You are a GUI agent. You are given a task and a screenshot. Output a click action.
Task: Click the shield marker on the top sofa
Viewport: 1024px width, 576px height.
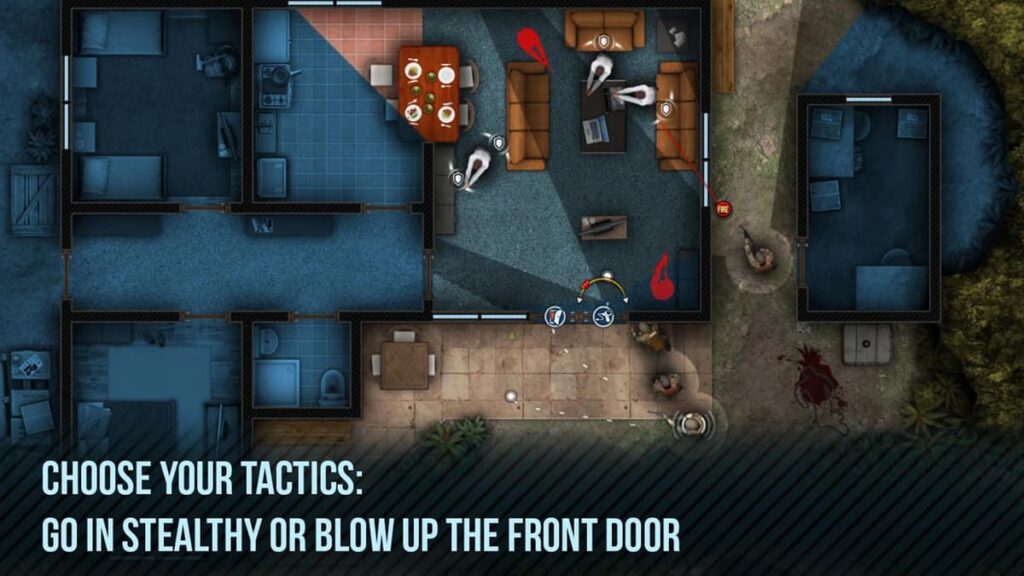pos(604,41)
